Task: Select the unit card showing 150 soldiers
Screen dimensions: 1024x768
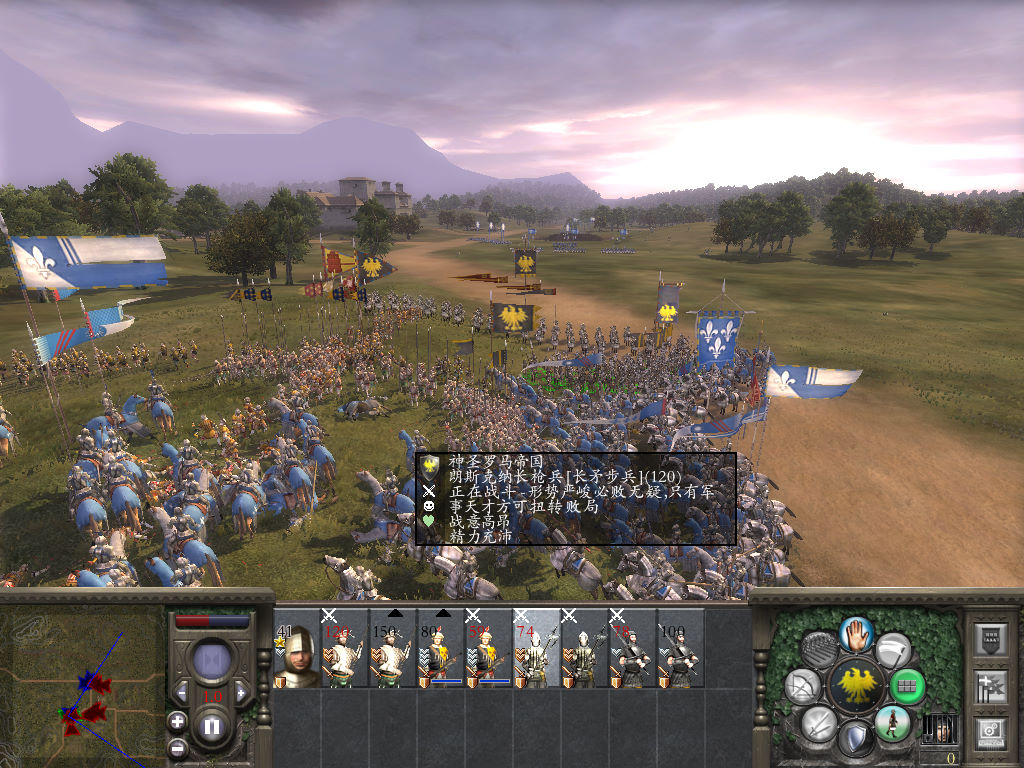Action: pos(392,648)
